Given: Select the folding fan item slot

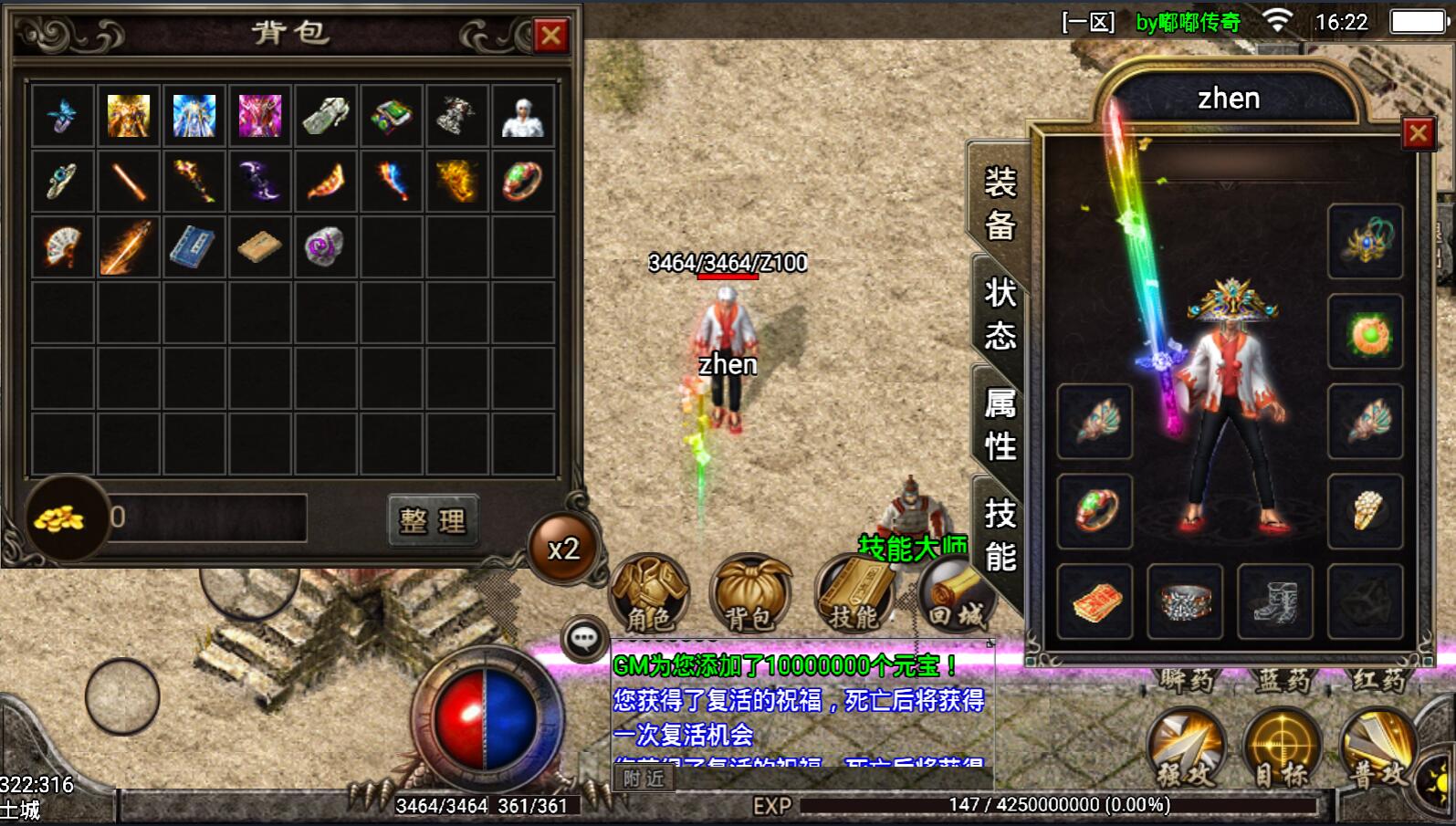Looking at the screenshot, I should [x=63, y=247].
